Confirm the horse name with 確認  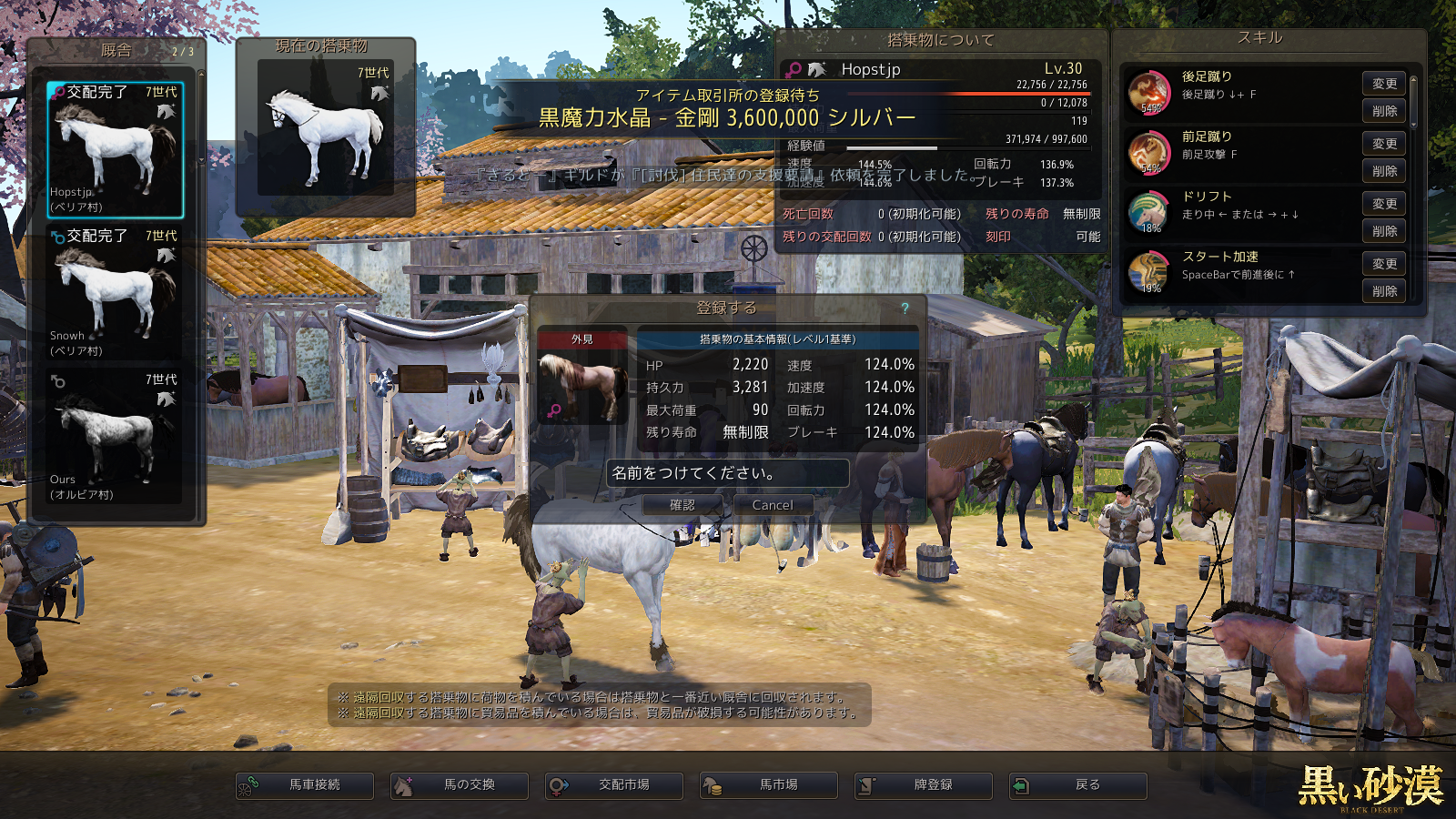682,505
